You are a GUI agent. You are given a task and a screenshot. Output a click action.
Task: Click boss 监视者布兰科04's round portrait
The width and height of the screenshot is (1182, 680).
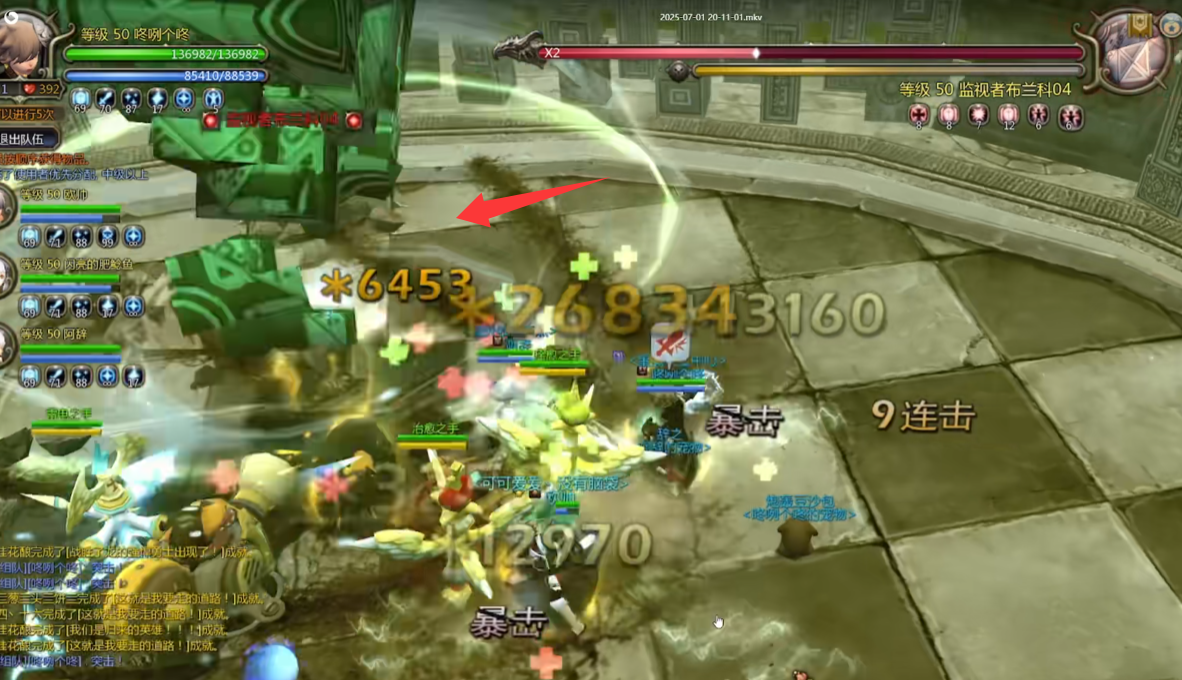pos(1130,52)
